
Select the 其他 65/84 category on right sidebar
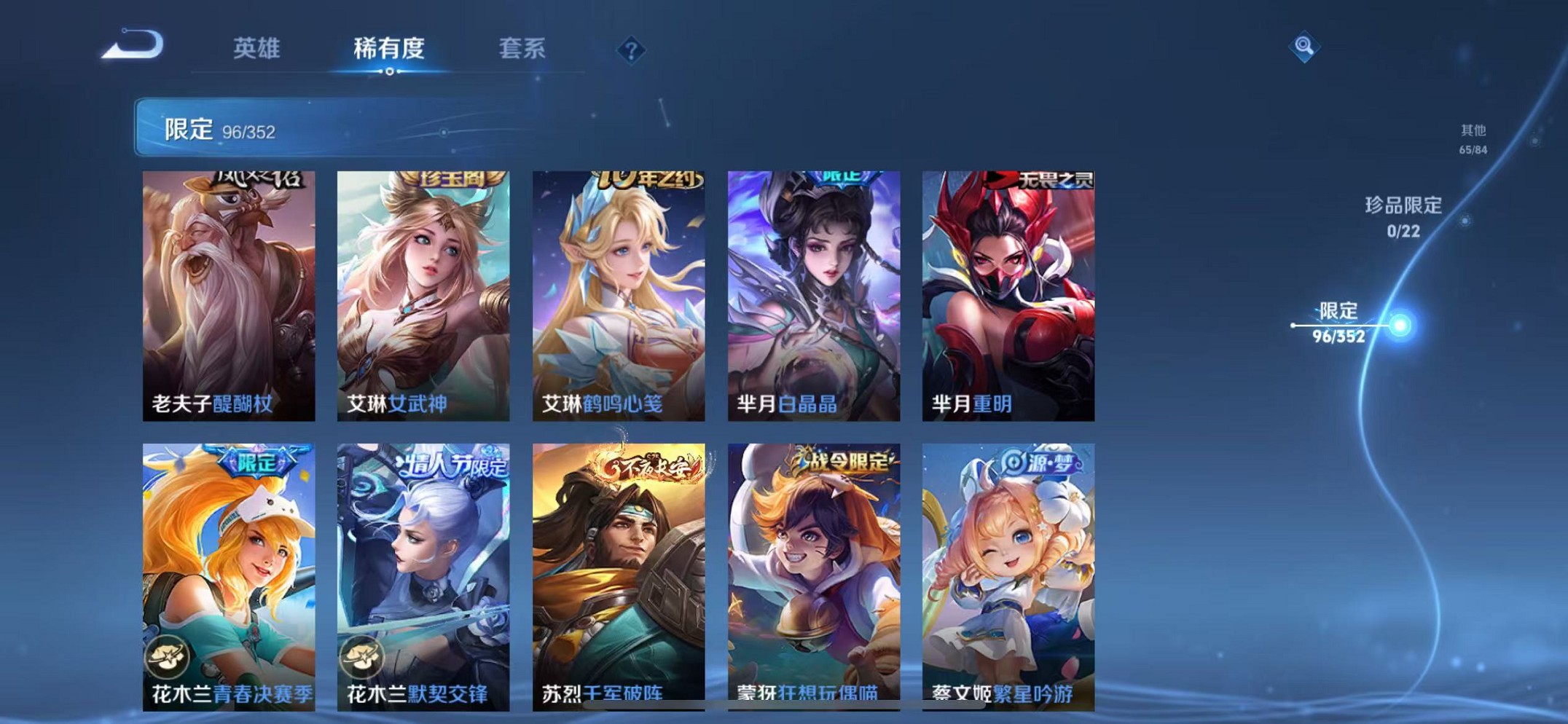(x=1473, y=138)
